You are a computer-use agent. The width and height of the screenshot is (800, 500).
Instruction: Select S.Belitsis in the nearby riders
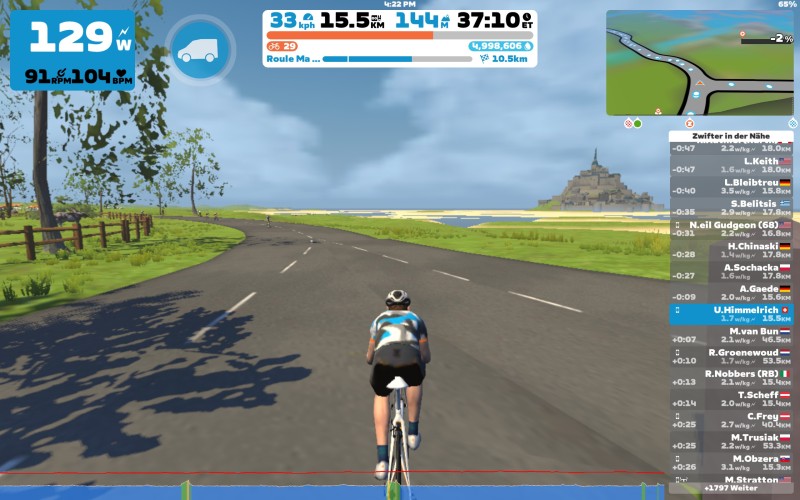[x=731, y=208]
